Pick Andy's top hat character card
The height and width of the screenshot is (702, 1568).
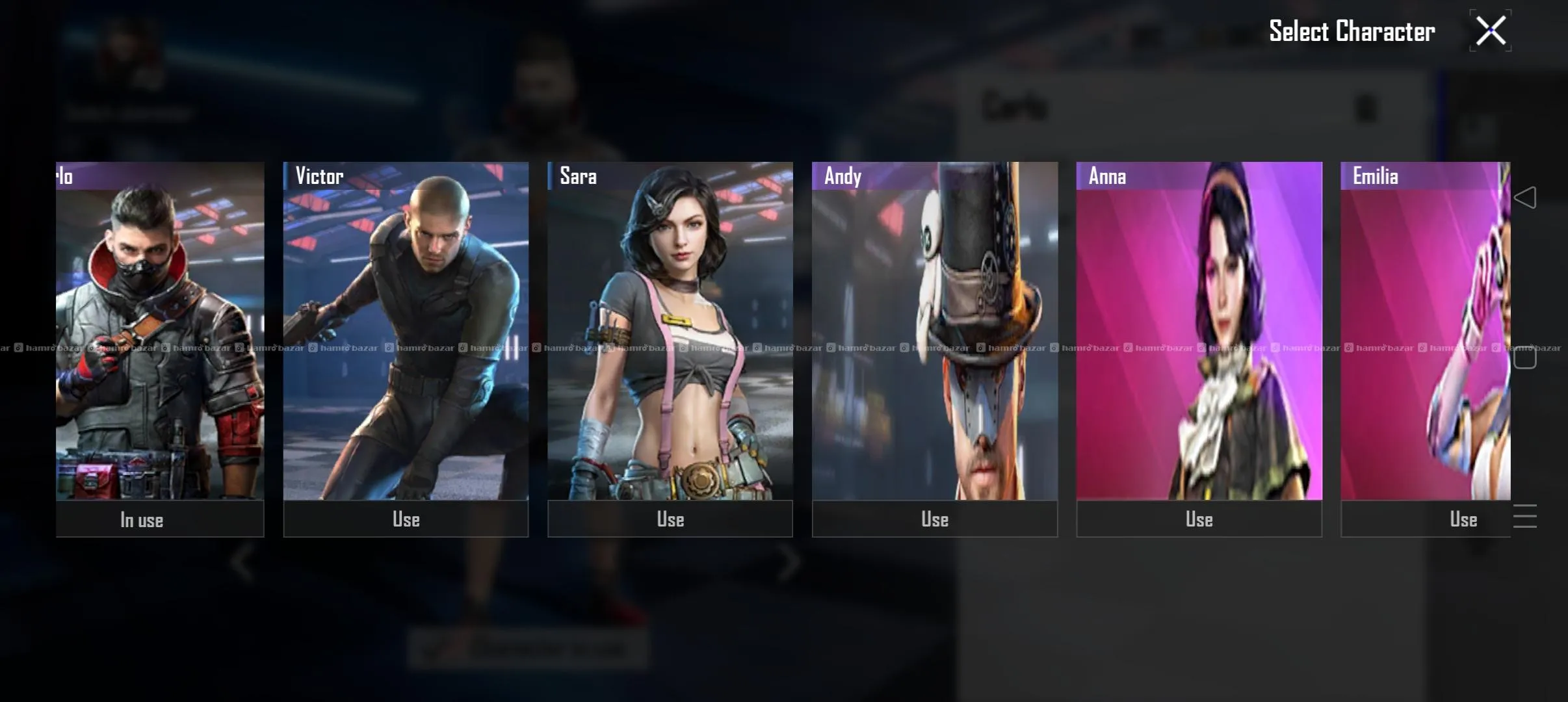[935, 331]
